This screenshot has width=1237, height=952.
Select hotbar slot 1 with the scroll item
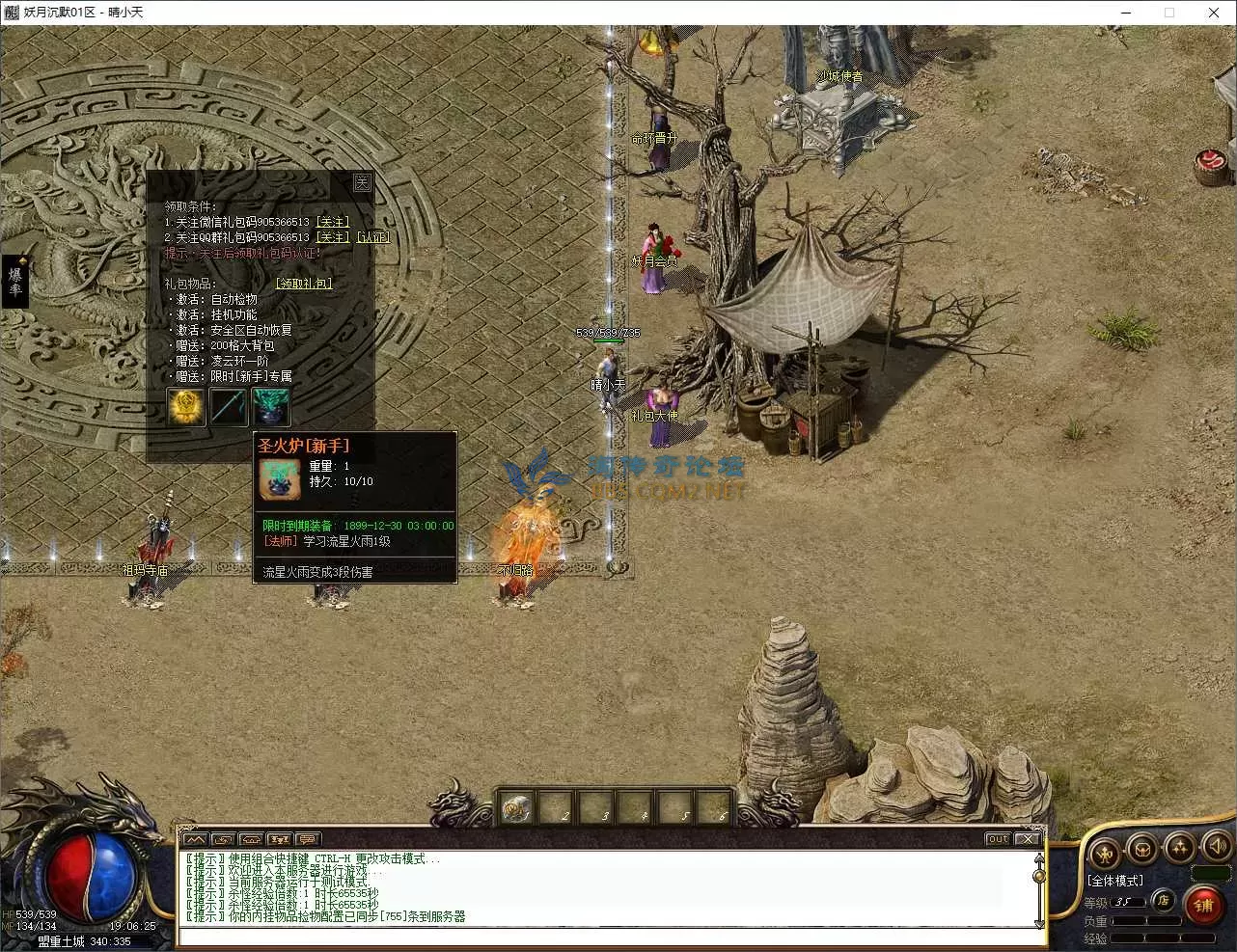pos(517,808)
